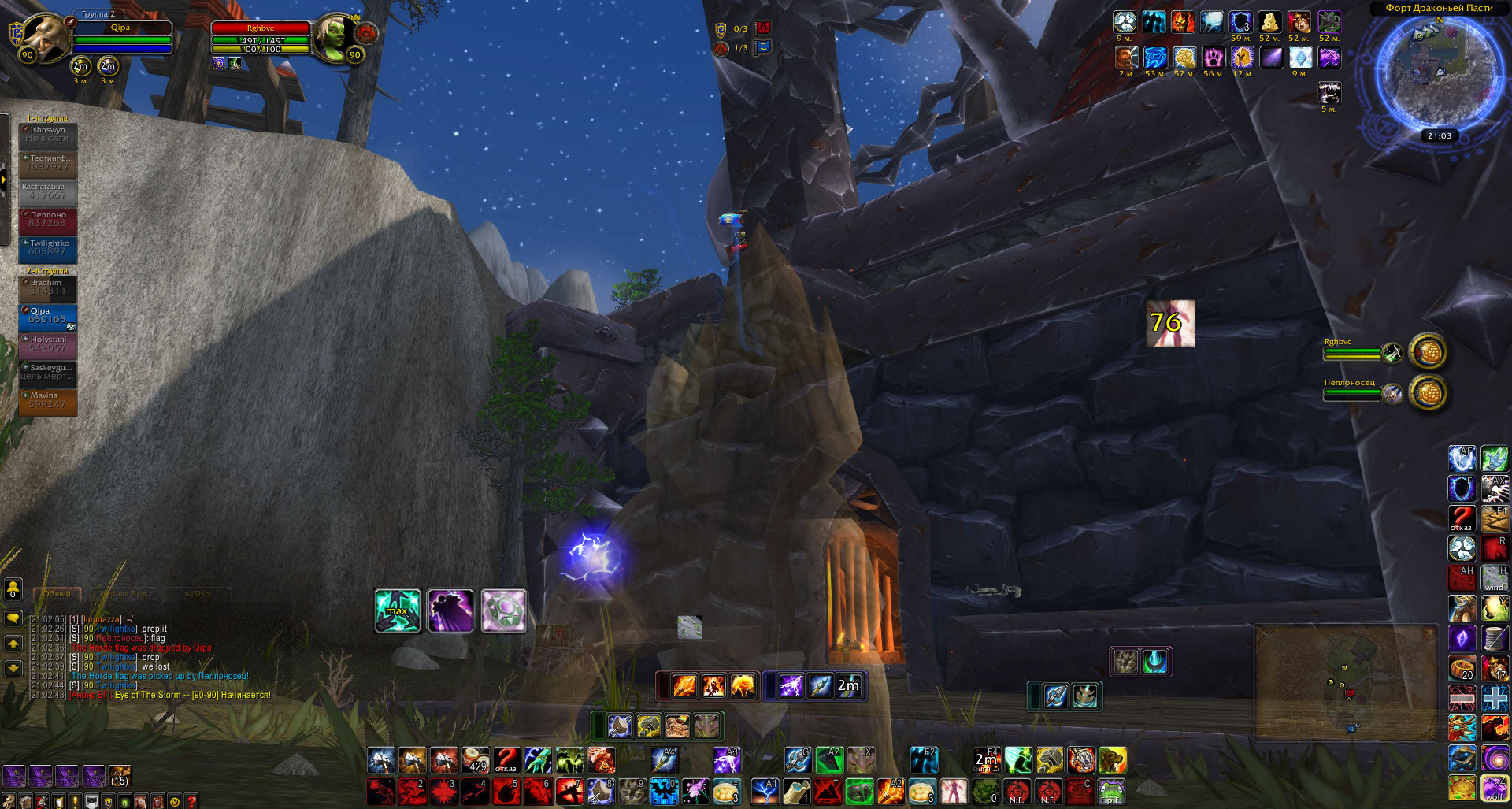Select the Rghbvc arena enemy frame

[1354, 352]
